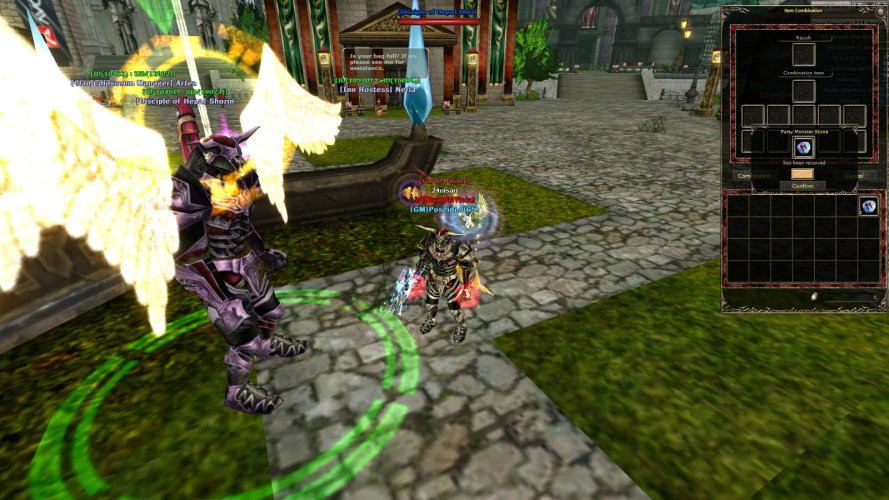Select the Combination item slot

click(803, 90)
